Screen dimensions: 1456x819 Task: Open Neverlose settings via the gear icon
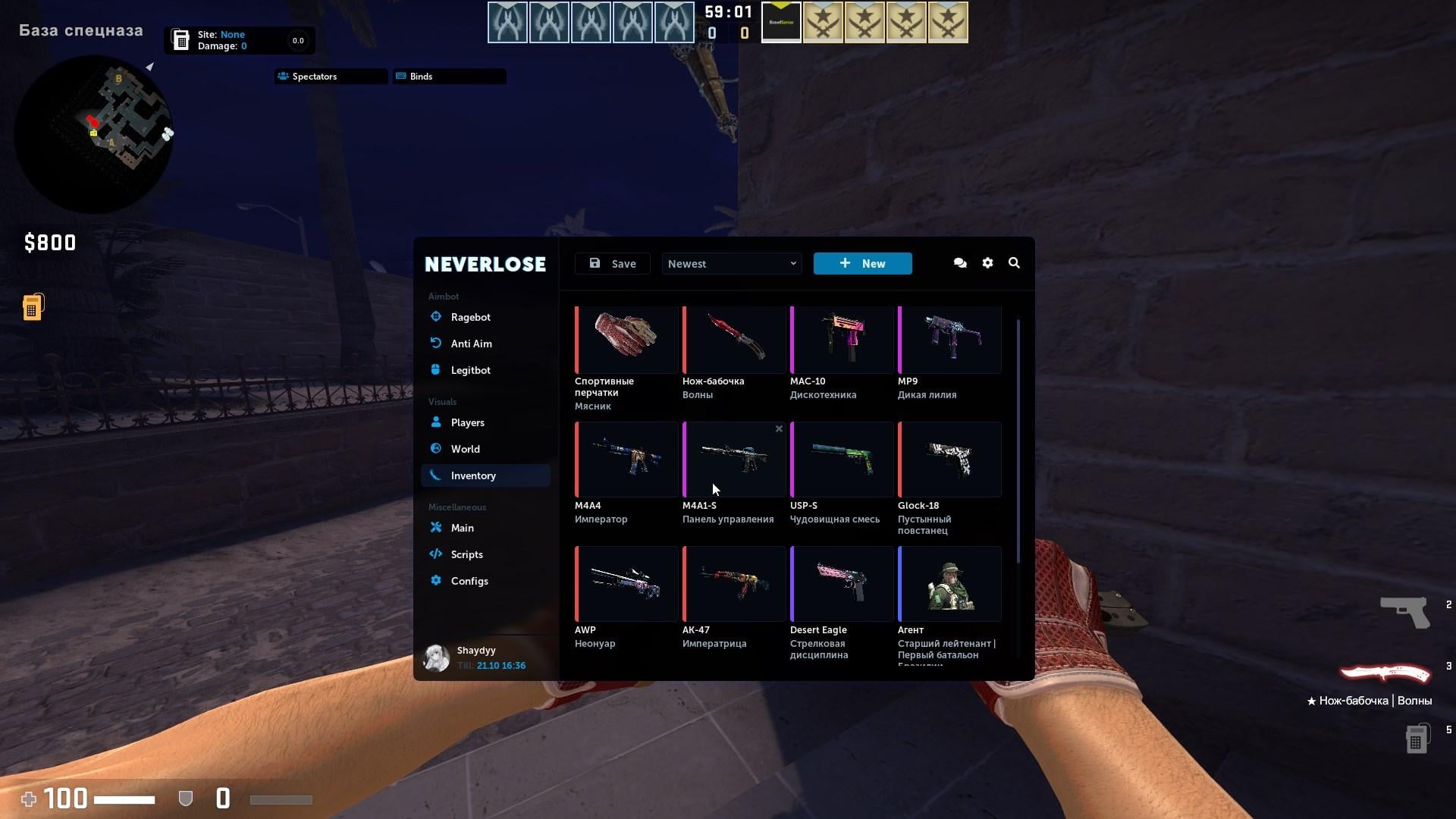point(987,263)
